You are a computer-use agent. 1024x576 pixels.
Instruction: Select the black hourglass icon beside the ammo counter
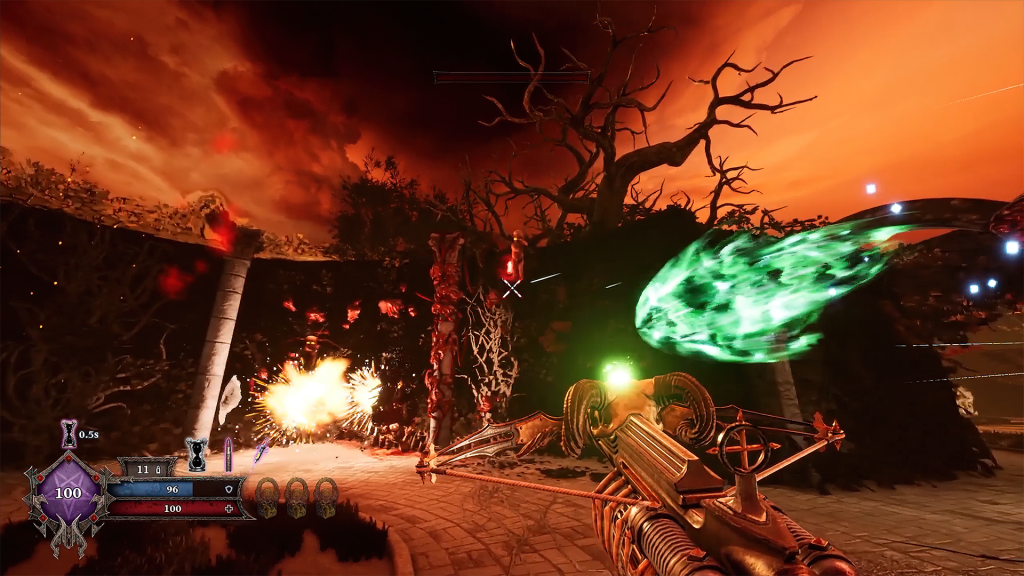click(x=197, y=454)
